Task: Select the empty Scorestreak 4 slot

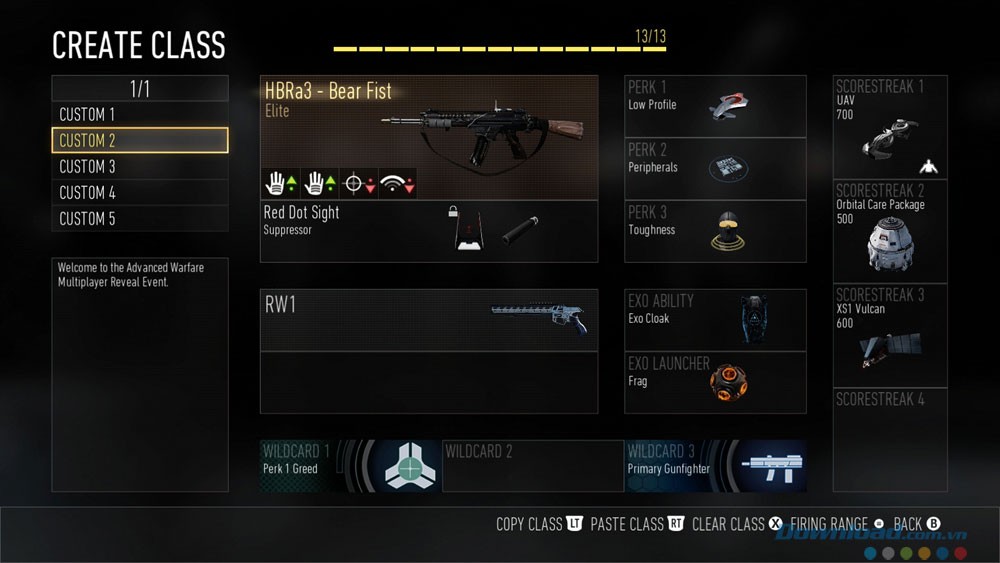Action: pos(889,439)
